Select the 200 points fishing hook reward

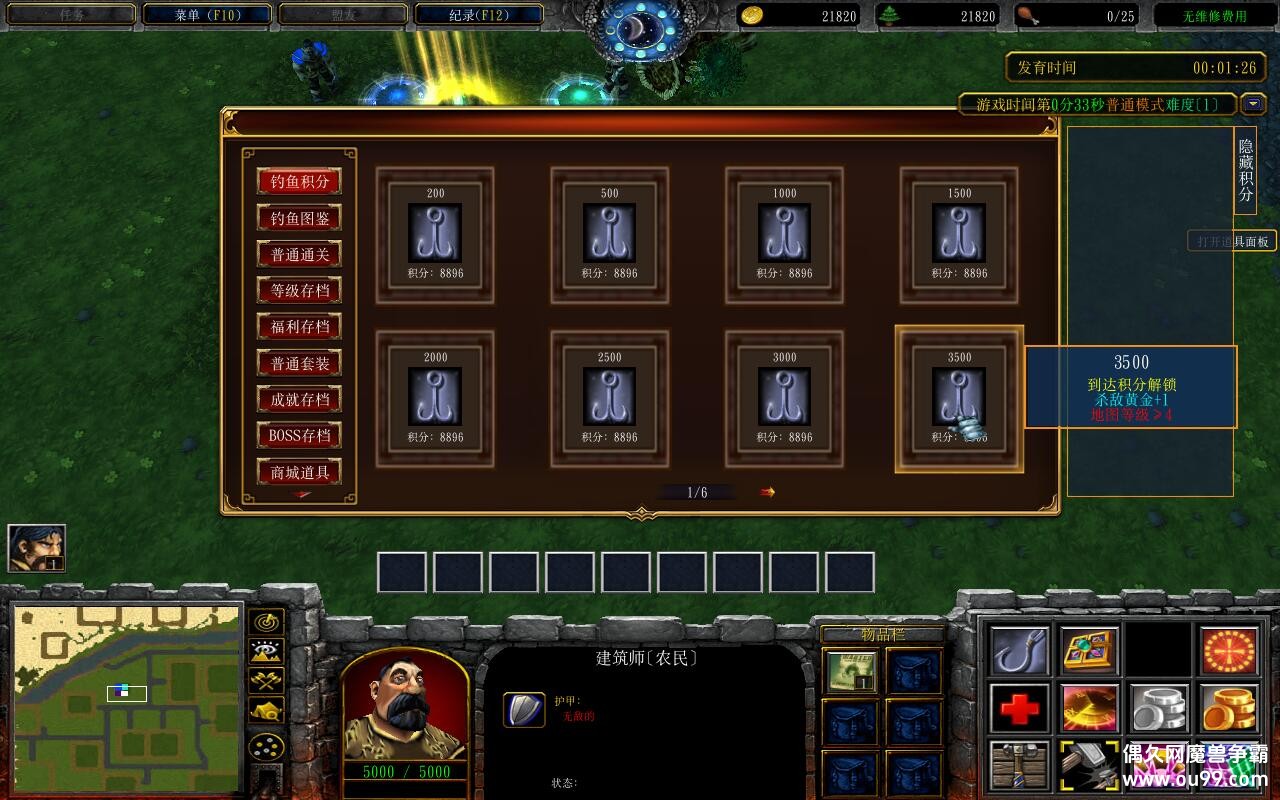point(435,234)
